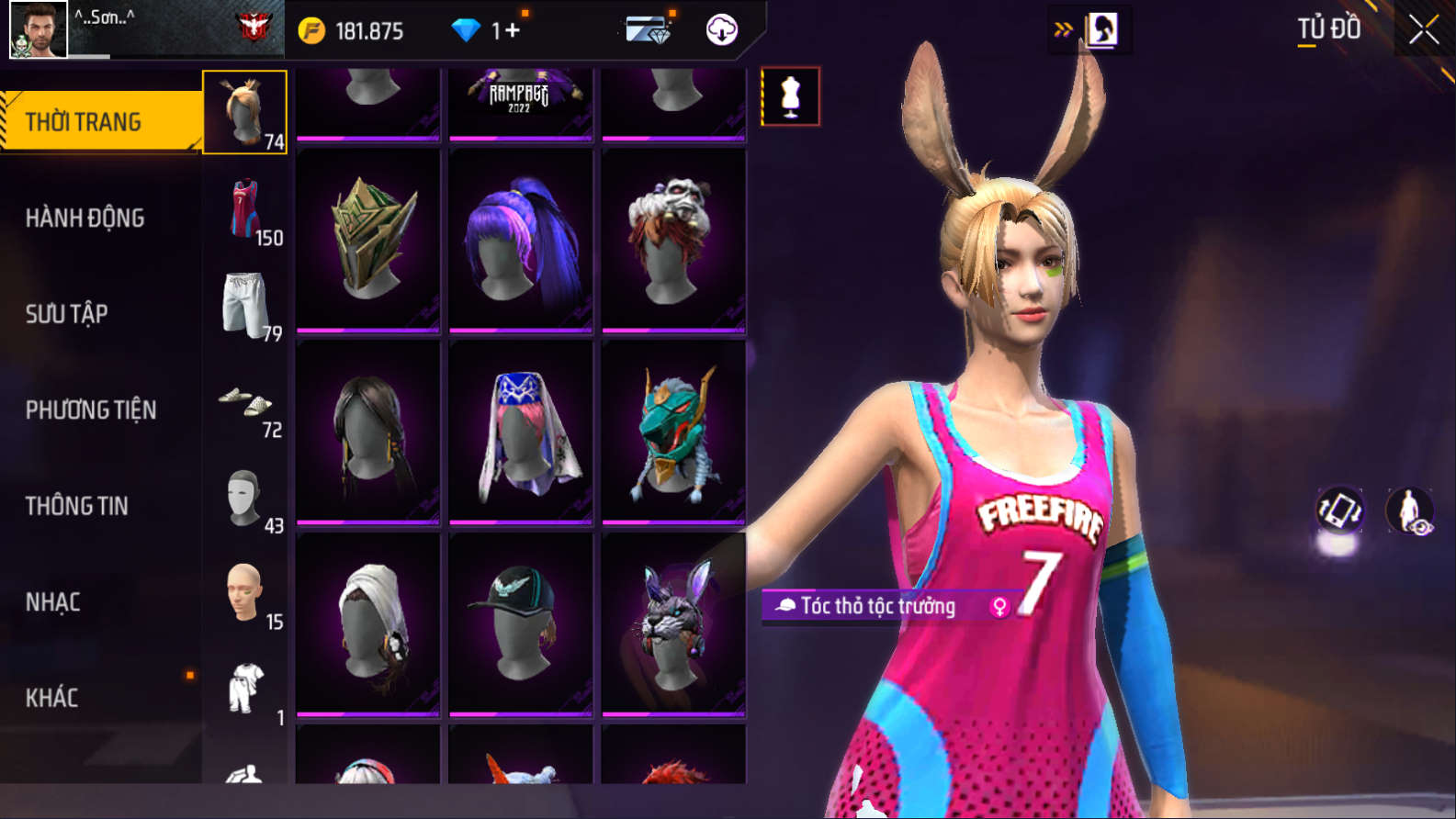Screen dimensions: 1456x819
Task: Open the shoes subcategory with slippers
Action: (x=245, y=402)
